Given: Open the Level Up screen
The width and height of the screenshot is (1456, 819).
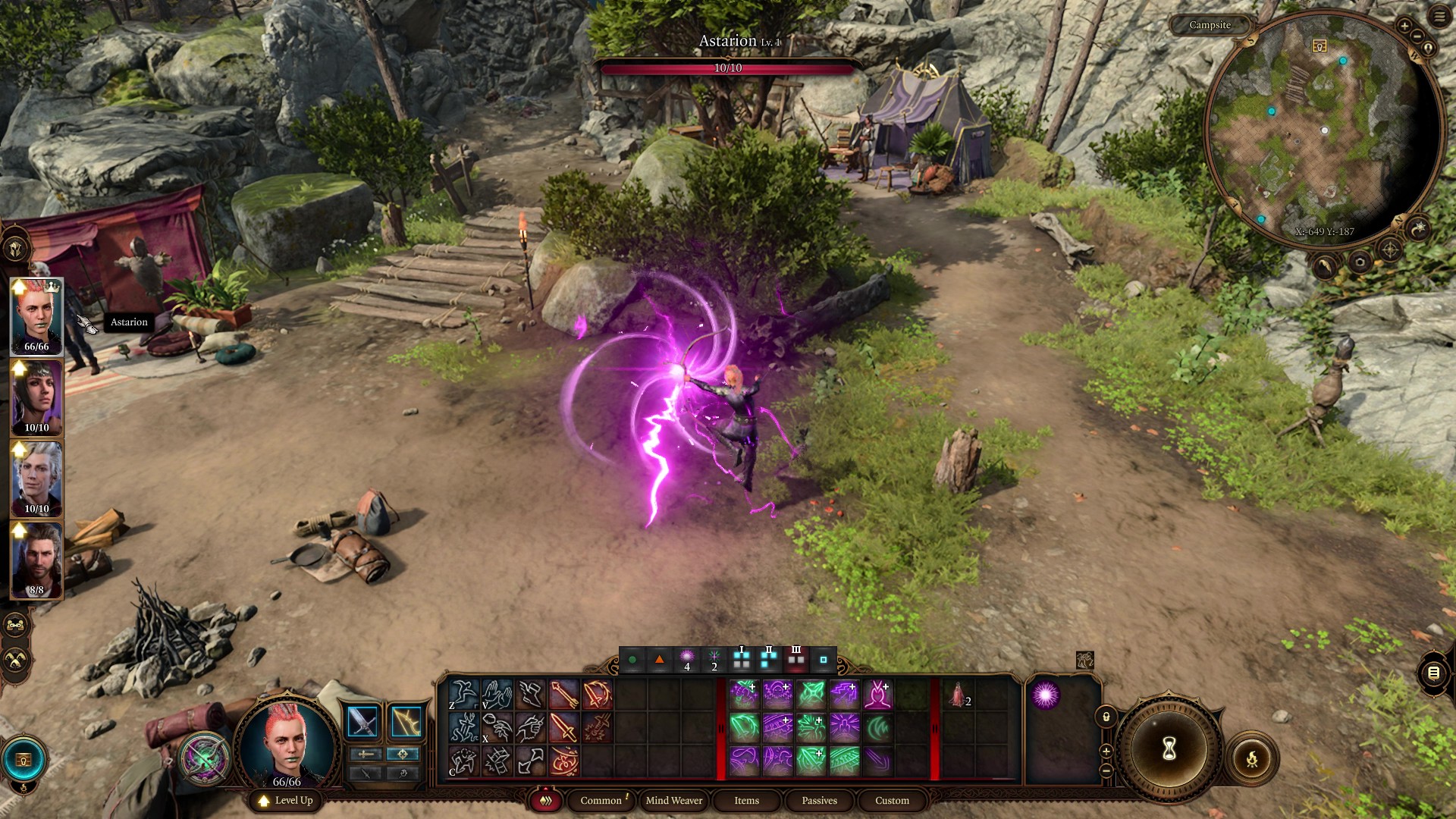Looking at the screenshot, I should [x=285, y=800].
